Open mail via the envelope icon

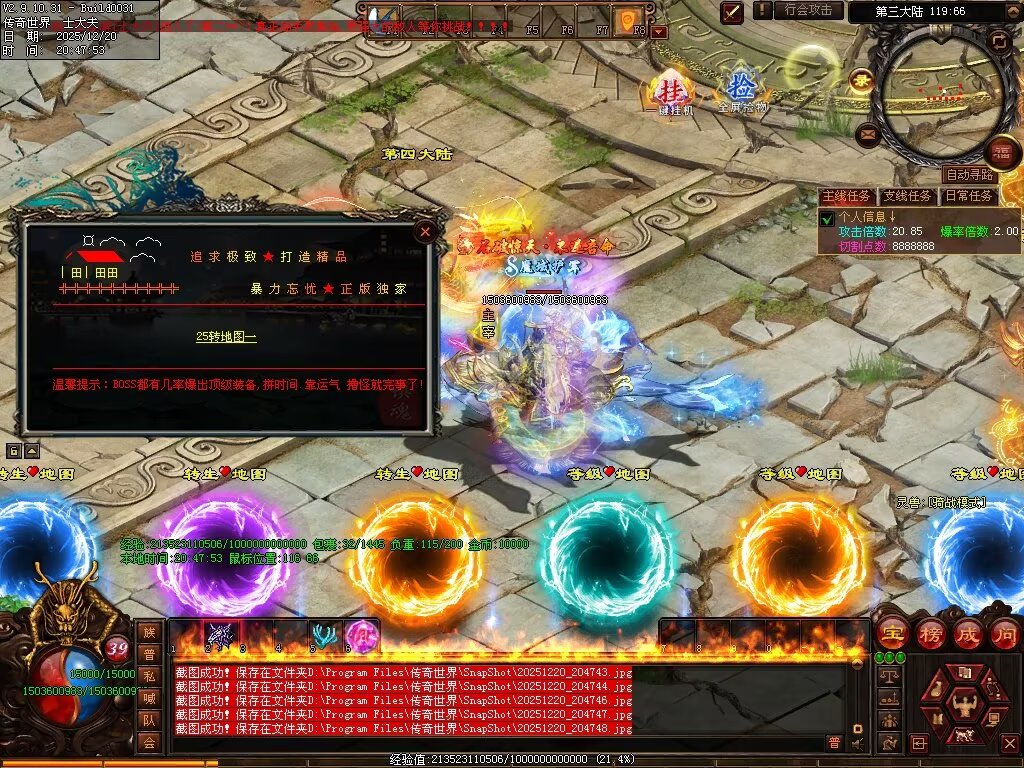tap(868, 133)
